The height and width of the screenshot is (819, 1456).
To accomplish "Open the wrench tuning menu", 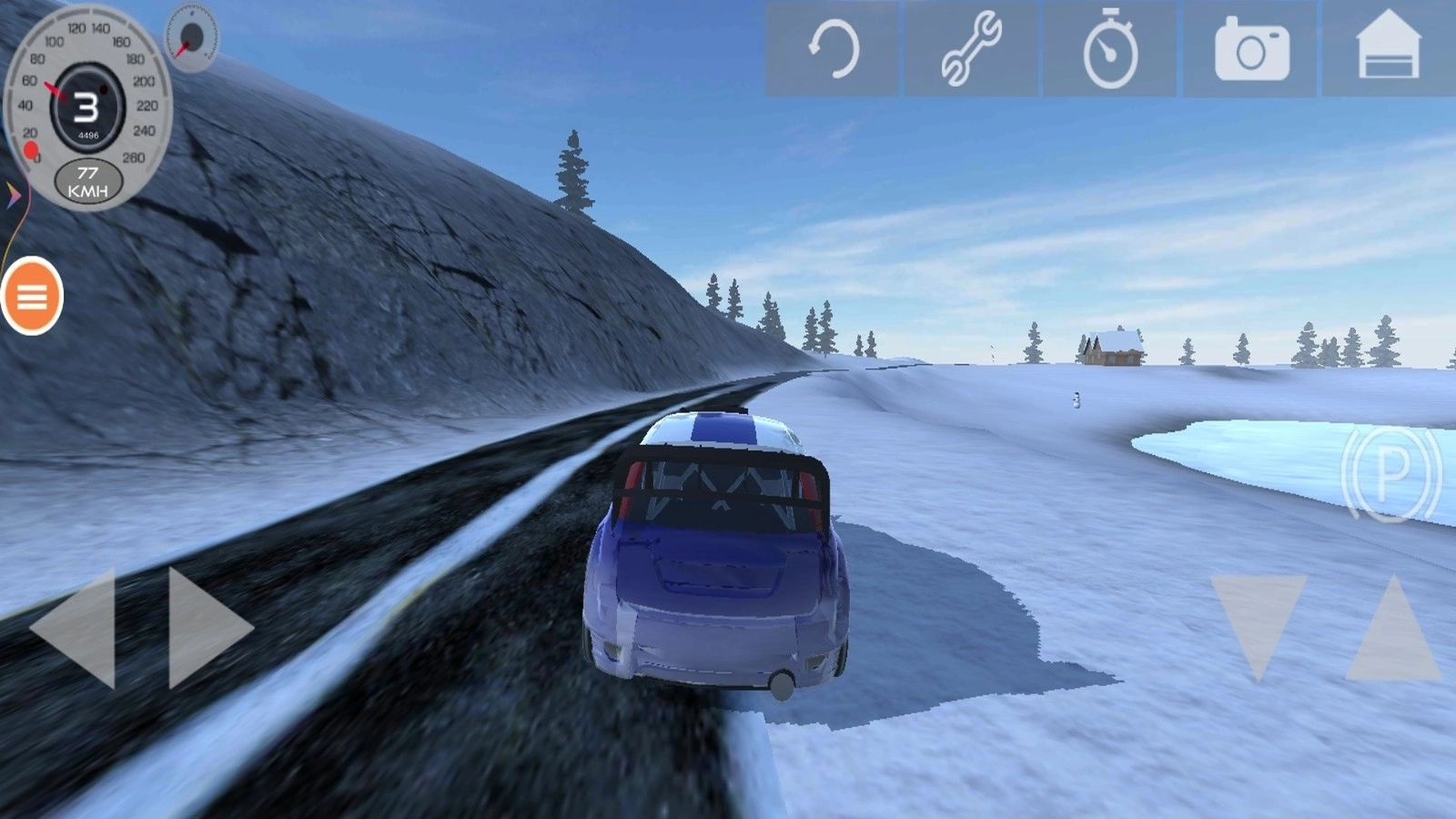I will point(971,48).
